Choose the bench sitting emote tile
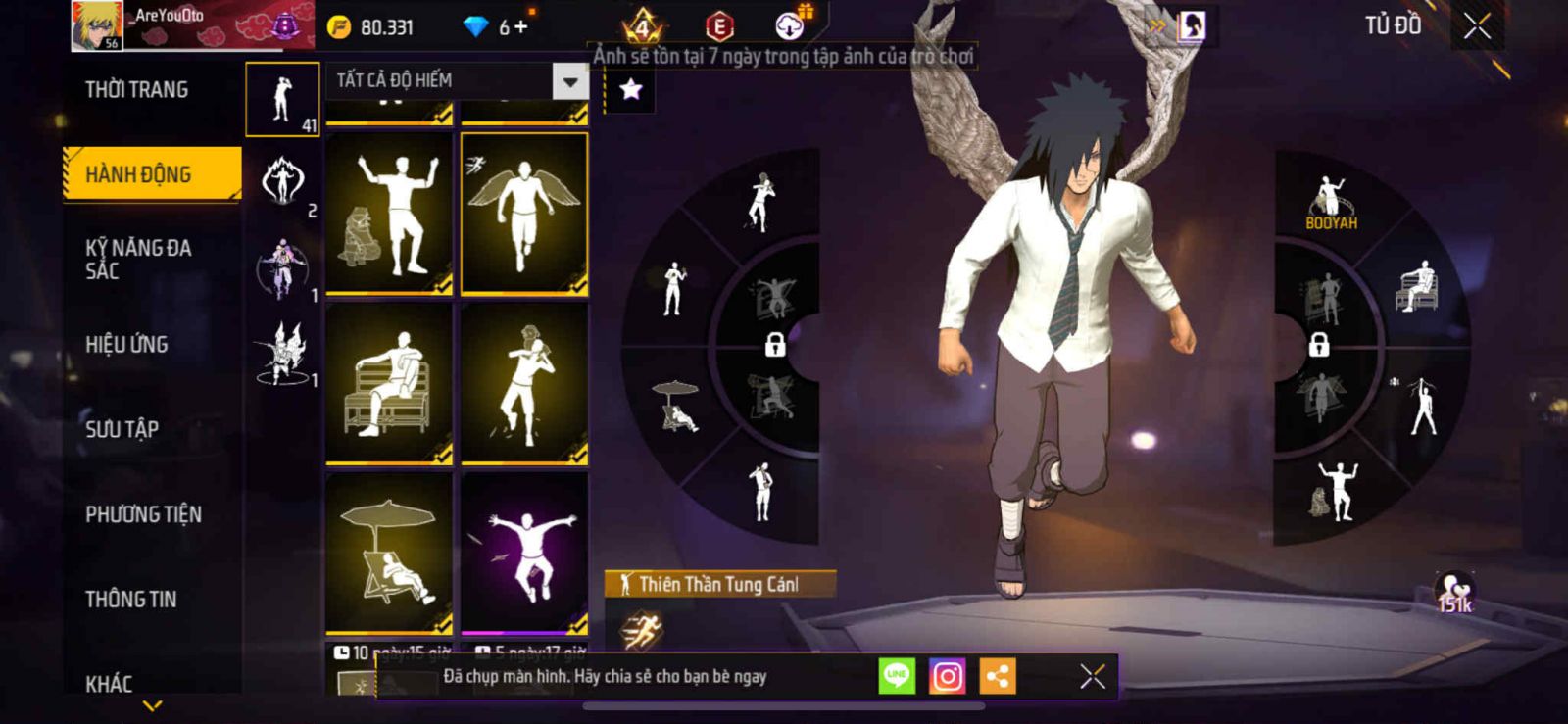Screen dimensions: 1568x724 point(389,383)
